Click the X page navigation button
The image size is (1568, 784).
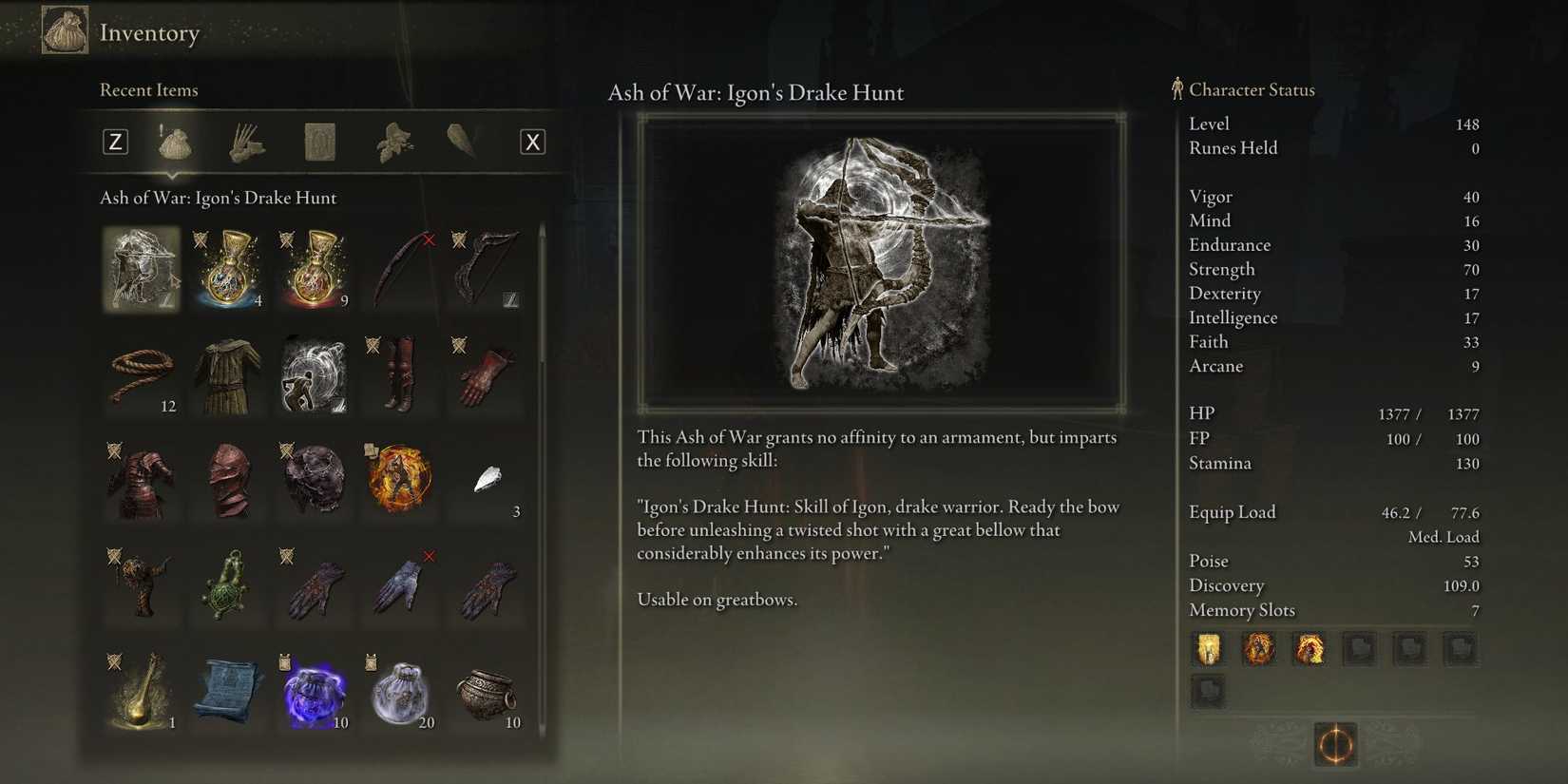pos(533,141)
